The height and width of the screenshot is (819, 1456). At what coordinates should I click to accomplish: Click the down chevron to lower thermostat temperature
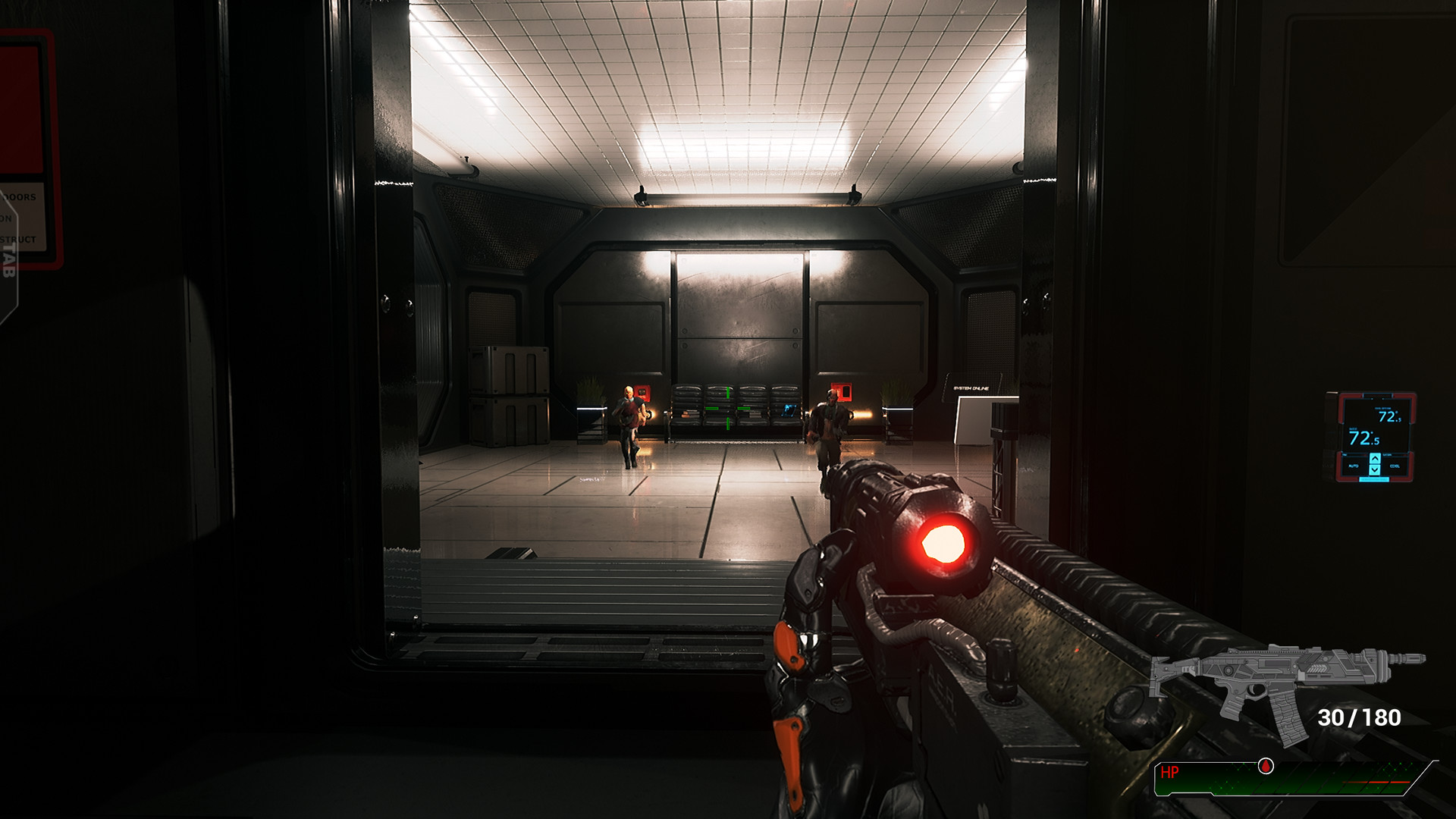[x=1376, y=471]
